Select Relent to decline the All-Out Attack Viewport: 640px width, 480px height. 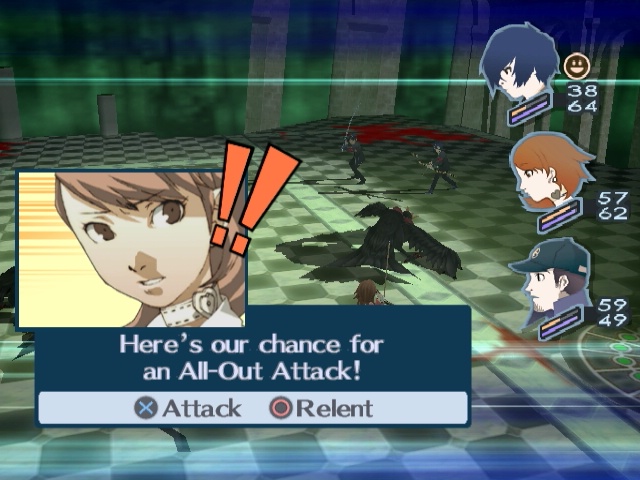[x=321, y=408]
